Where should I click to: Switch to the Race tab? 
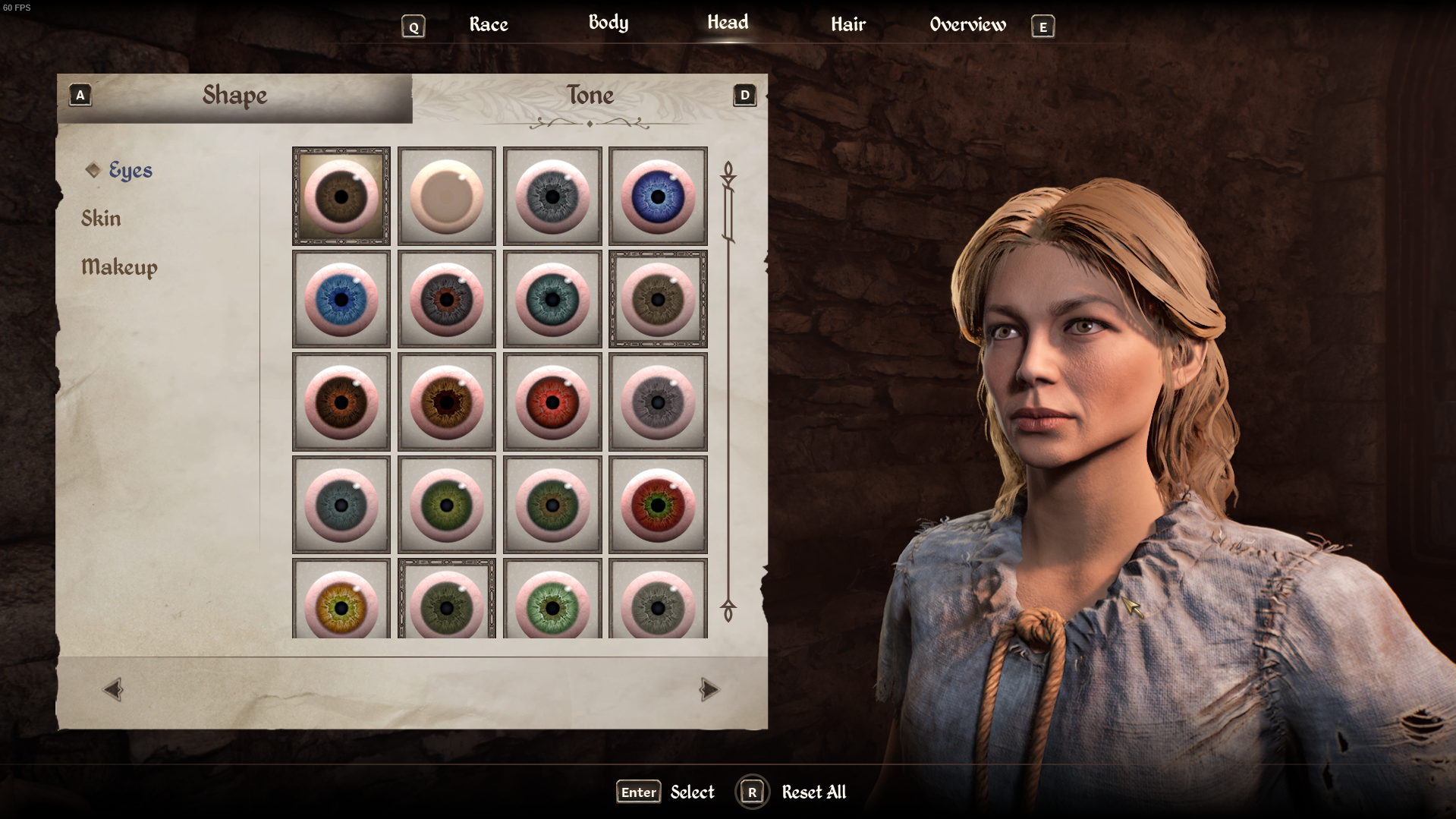488,24
